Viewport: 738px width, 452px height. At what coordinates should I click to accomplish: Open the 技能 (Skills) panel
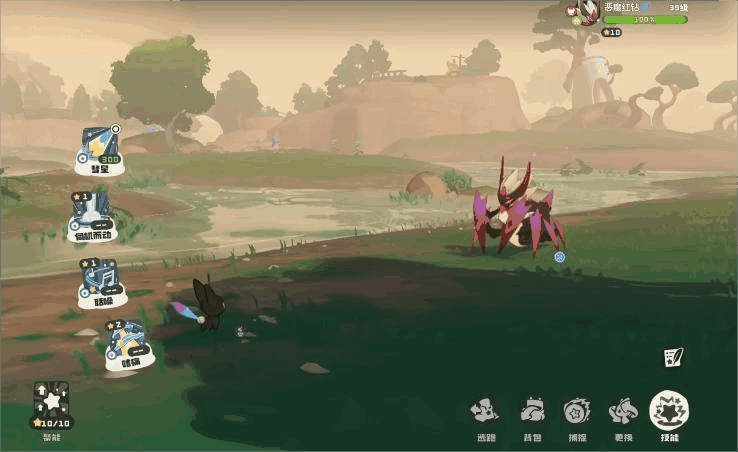click(669, 410)
